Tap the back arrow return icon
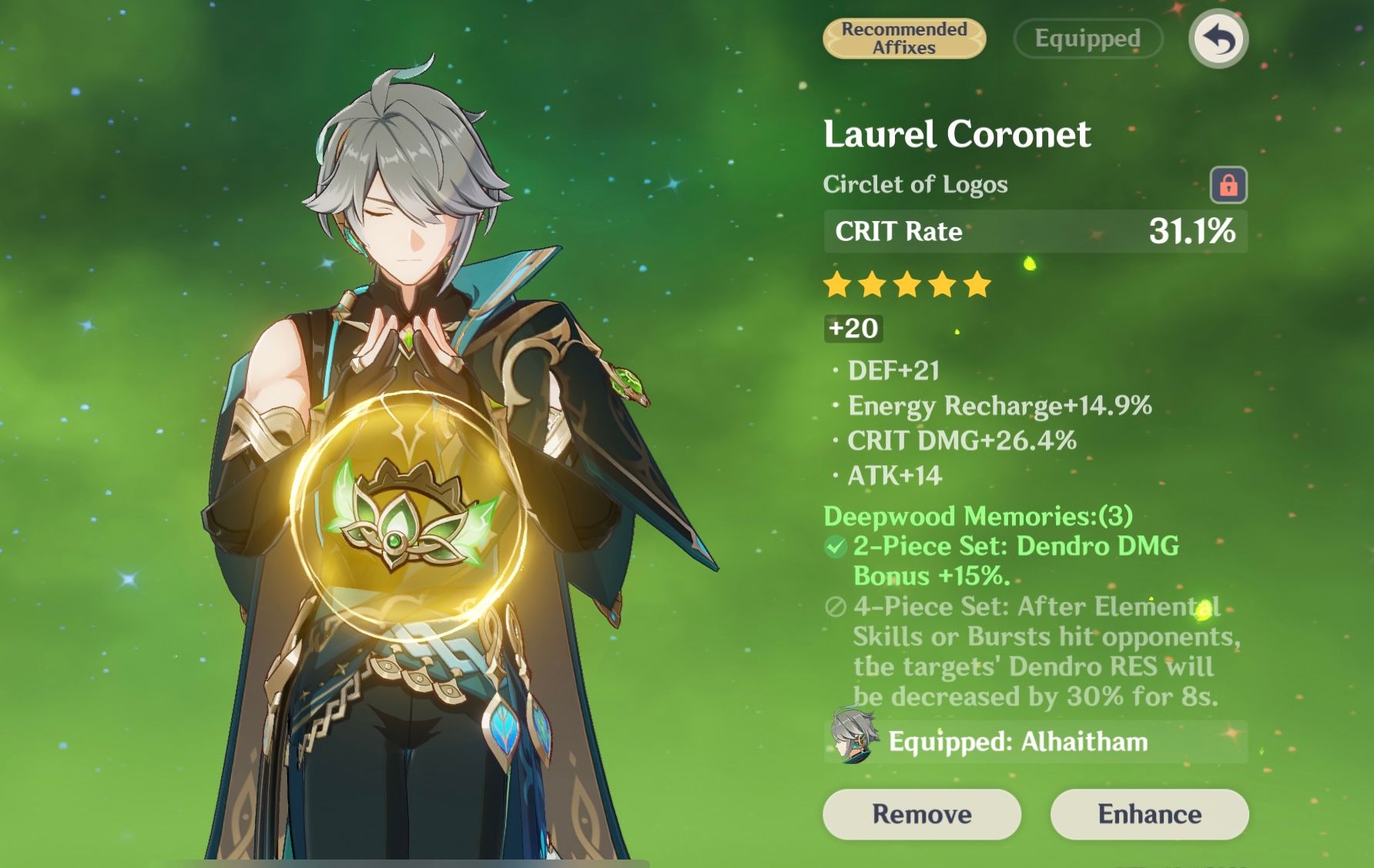The image size is (1374, 868). point(1219,39)
